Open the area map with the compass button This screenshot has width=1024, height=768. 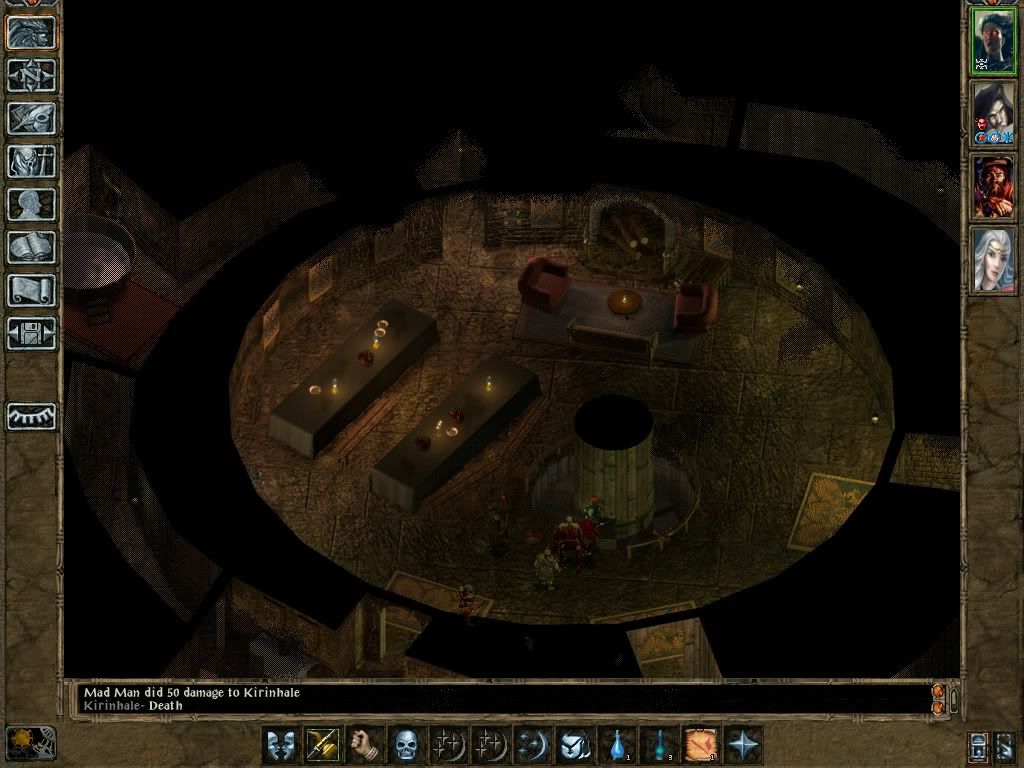(x=32, y=75)
